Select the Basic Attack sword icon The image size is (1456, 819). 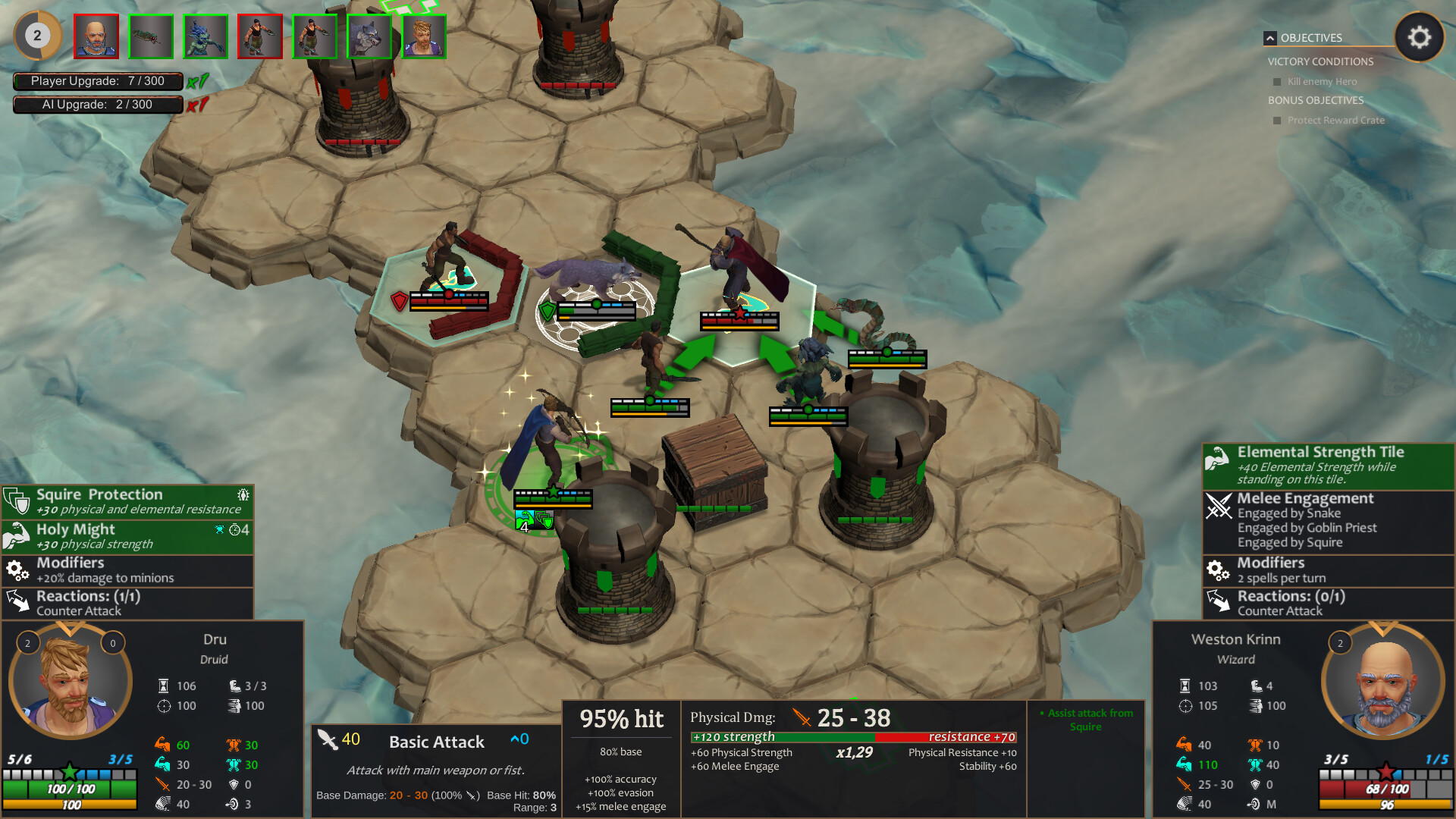(328, 742)
